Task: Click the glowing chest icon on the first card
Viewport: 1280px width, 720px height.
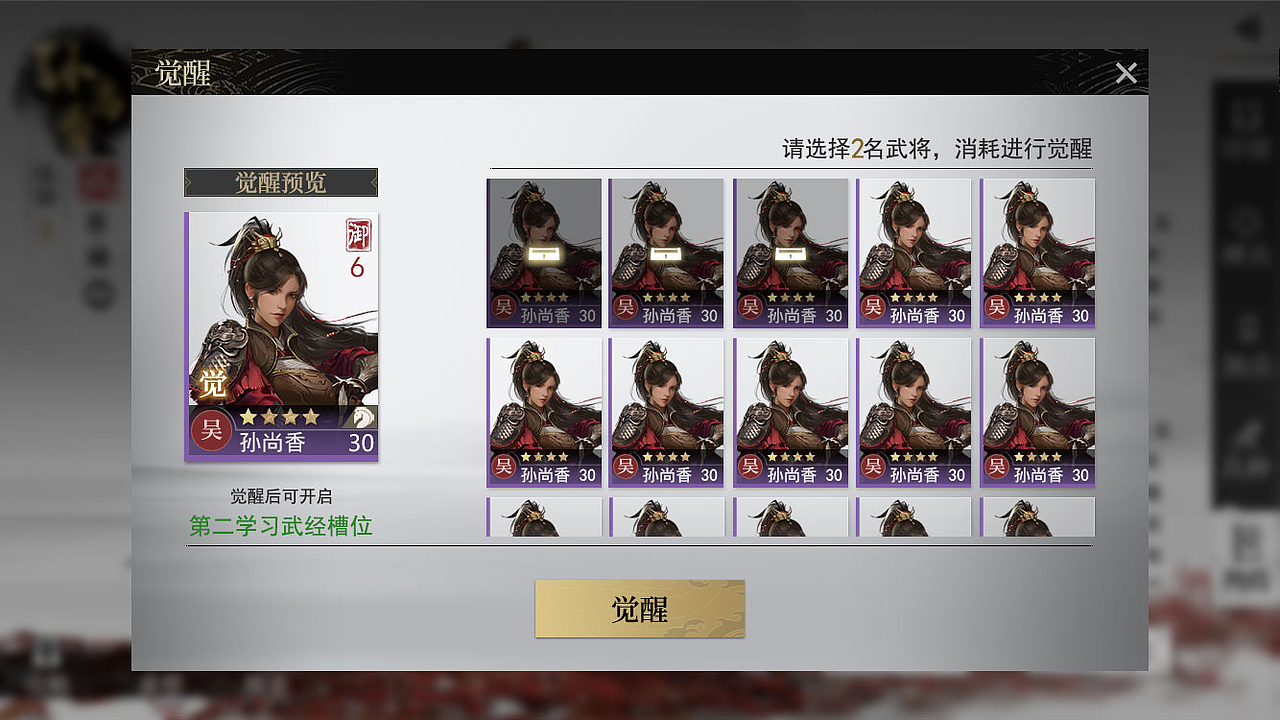Action: pyautogui.click(x=544, y=252)
